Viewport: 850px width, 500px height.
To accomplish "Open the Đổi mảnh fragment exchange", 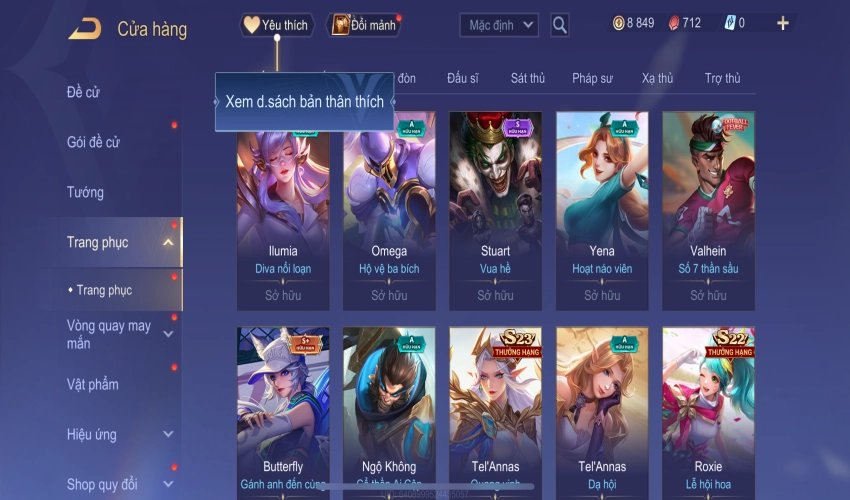I will (364, 25).
